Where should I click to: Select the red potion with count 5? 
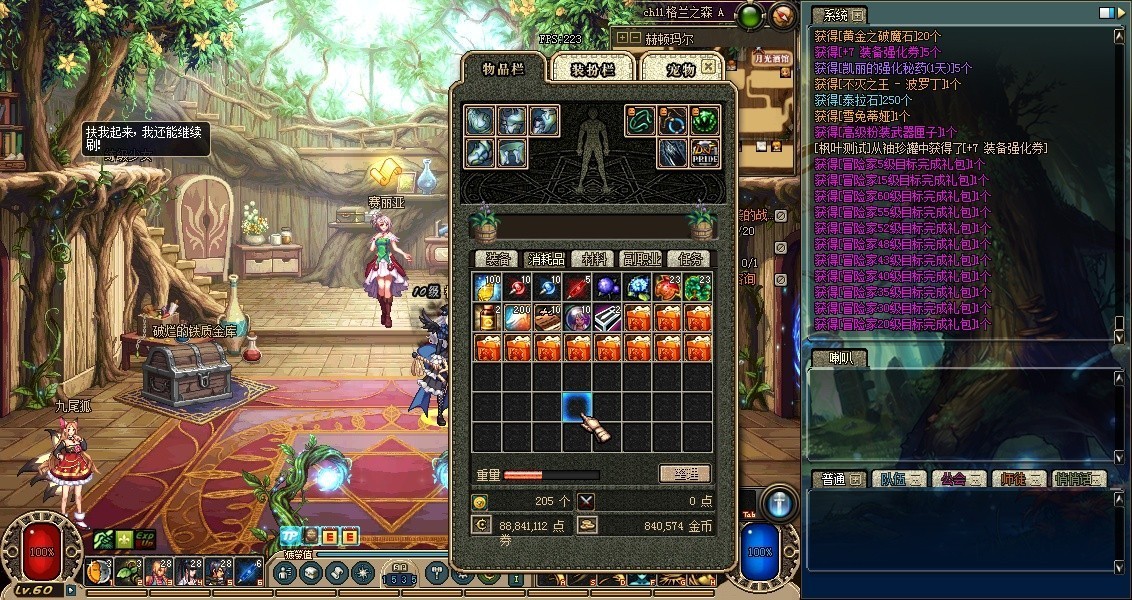[x=578, y=288]
